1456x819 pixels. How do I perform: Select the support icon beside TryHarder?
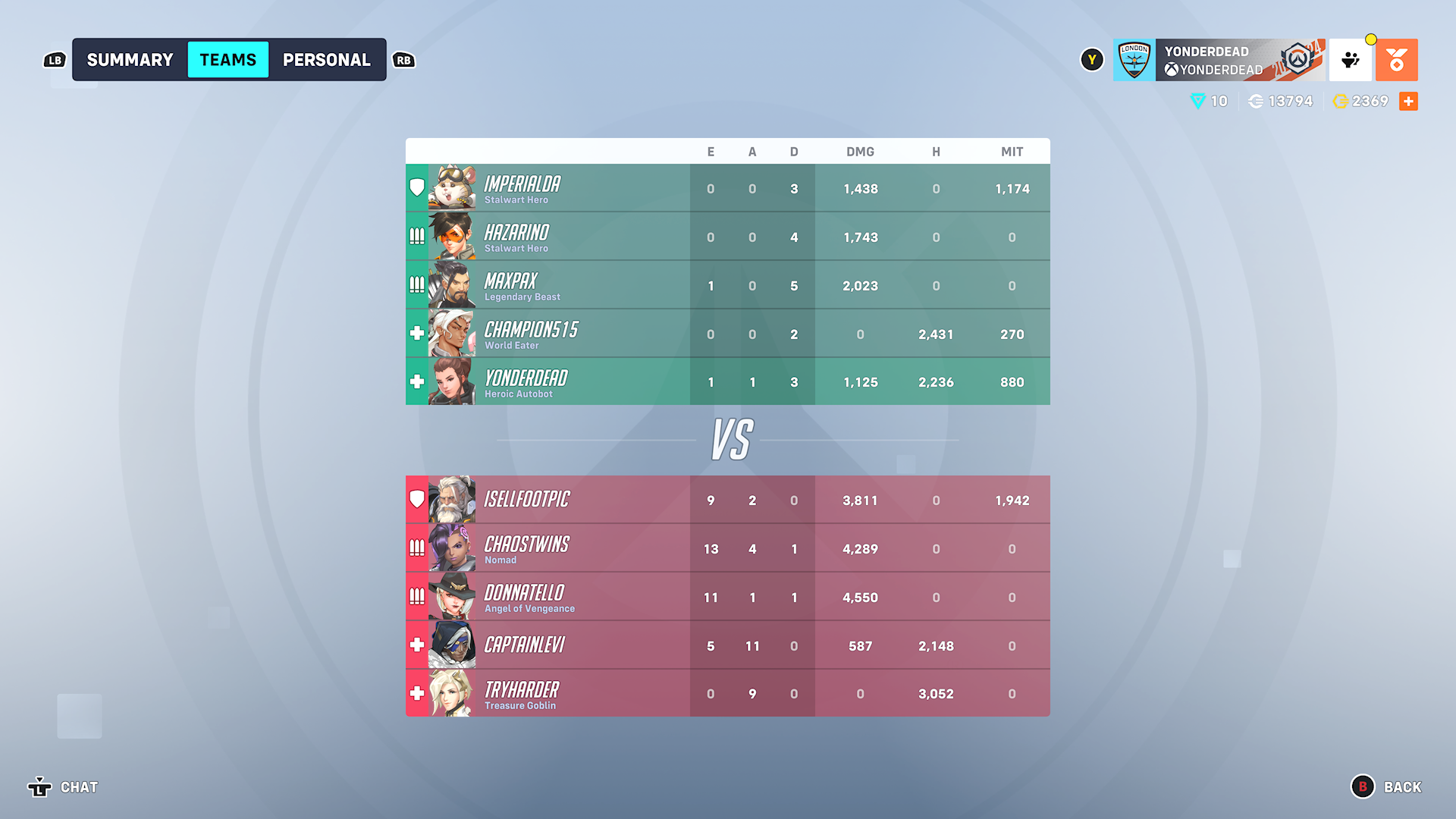pyautogui.click(x=416, y=692)
